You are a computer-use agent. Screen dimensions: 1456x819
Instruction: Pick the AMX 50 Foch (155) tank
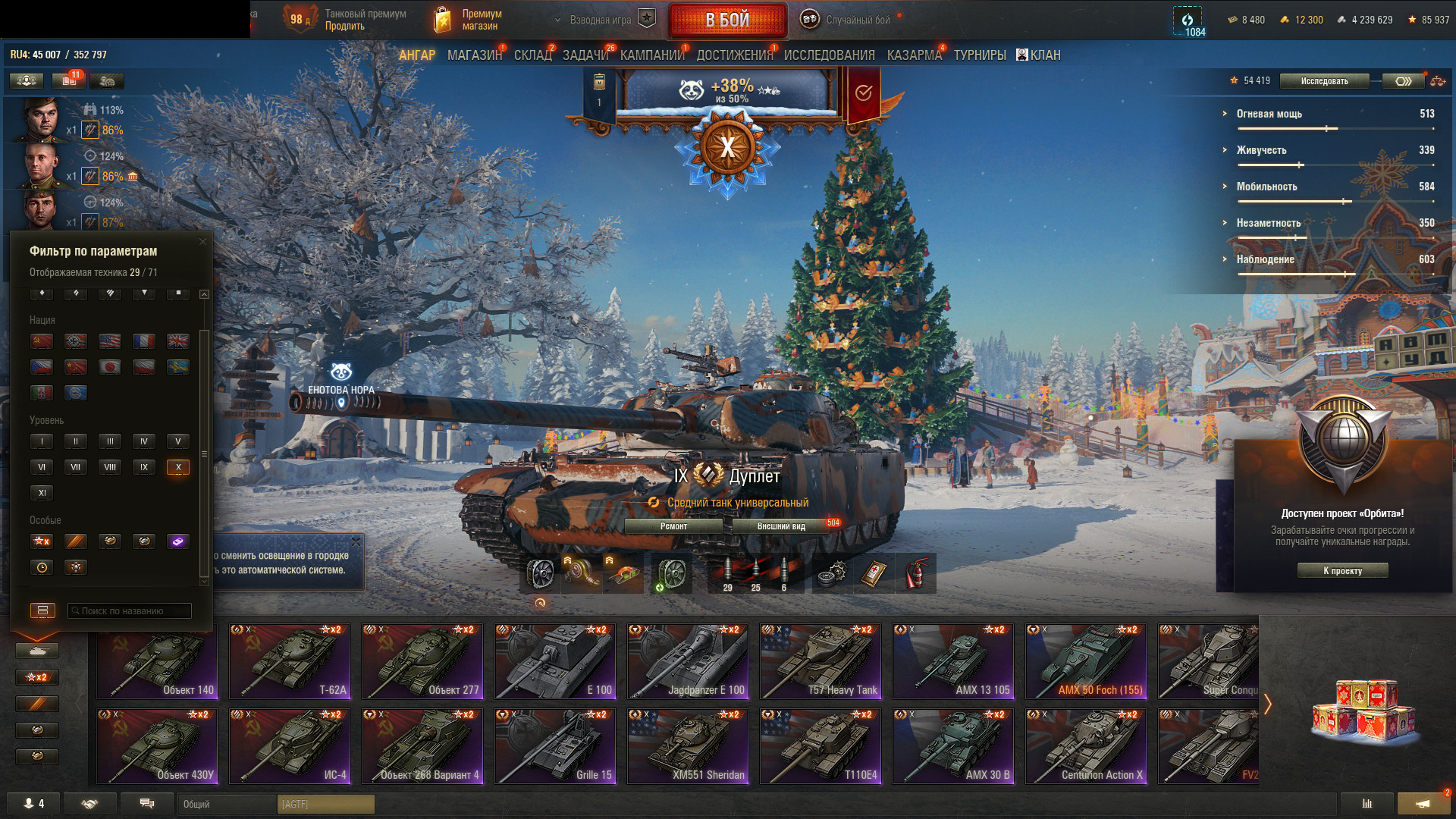click(x=1086, y=661)
